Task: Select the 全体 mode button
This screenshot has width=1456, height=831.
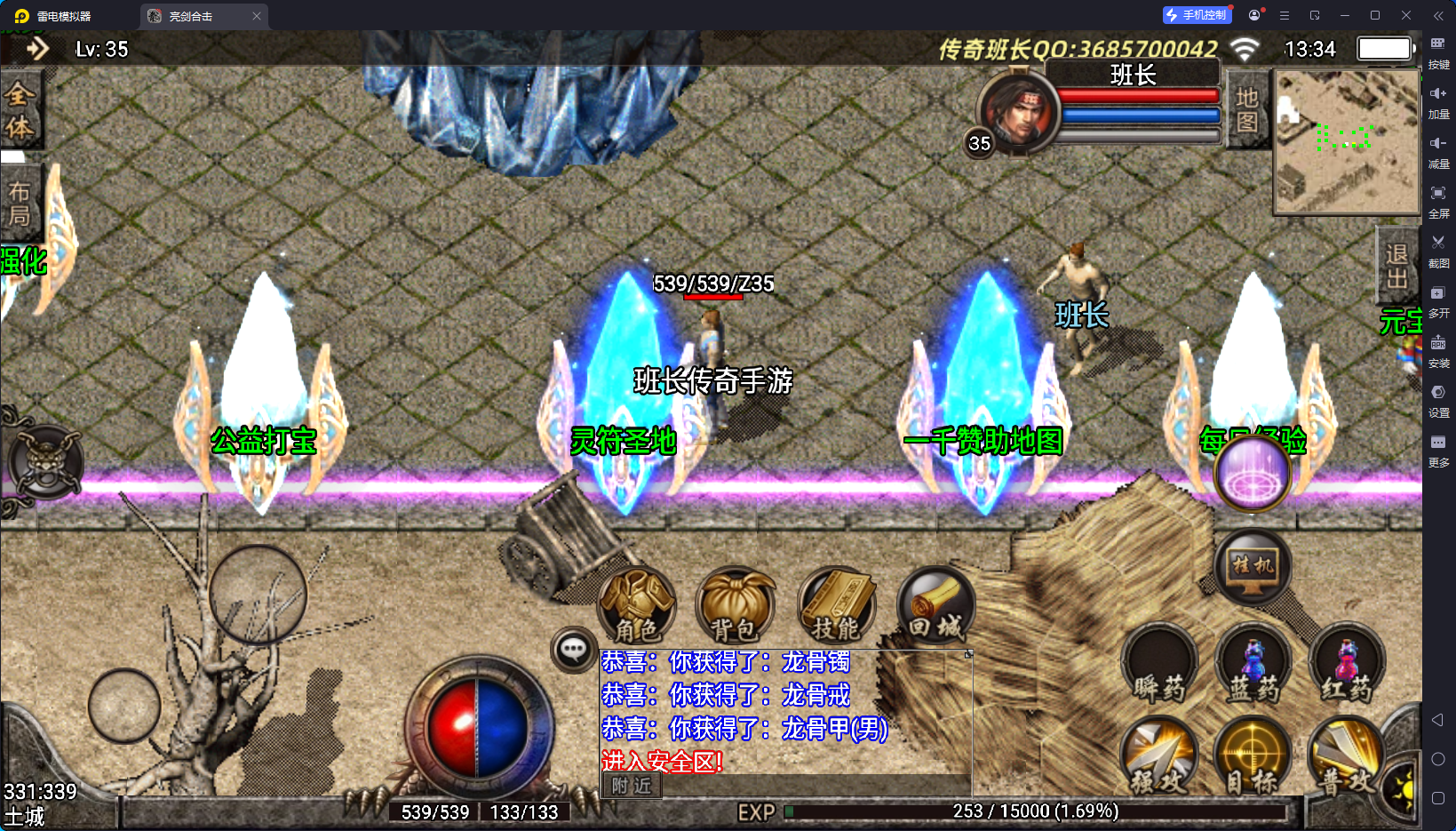Action: [x=20, y=111]
